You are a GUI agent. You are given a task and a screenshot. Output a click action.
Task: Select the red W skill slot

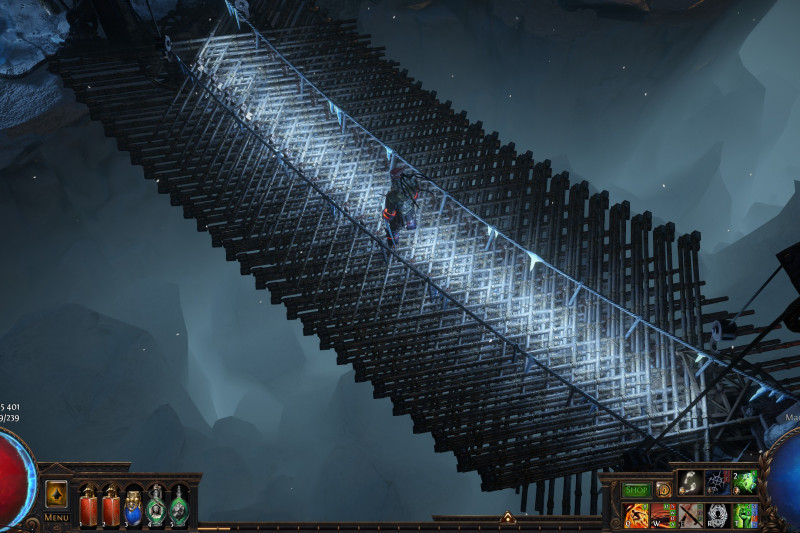click(664, 515)
